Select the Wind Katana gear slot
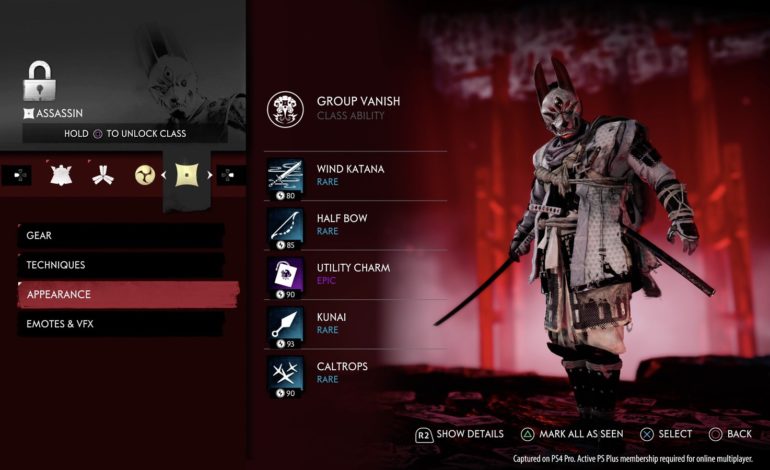Screen dimensions: 770x470 [x=355, y=176]
